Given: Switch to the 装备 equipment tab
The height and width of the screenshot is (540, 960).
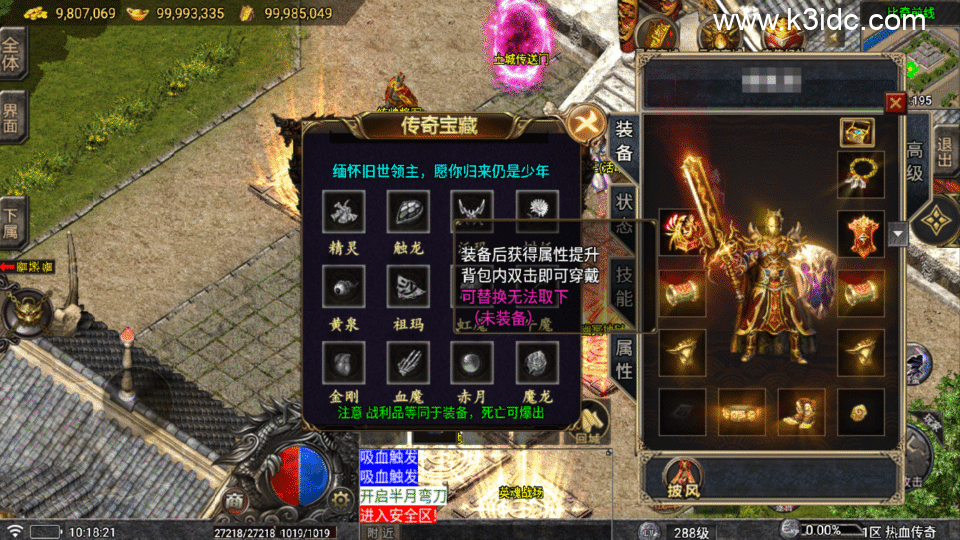Looking at the screenshot, I should 623,142.
